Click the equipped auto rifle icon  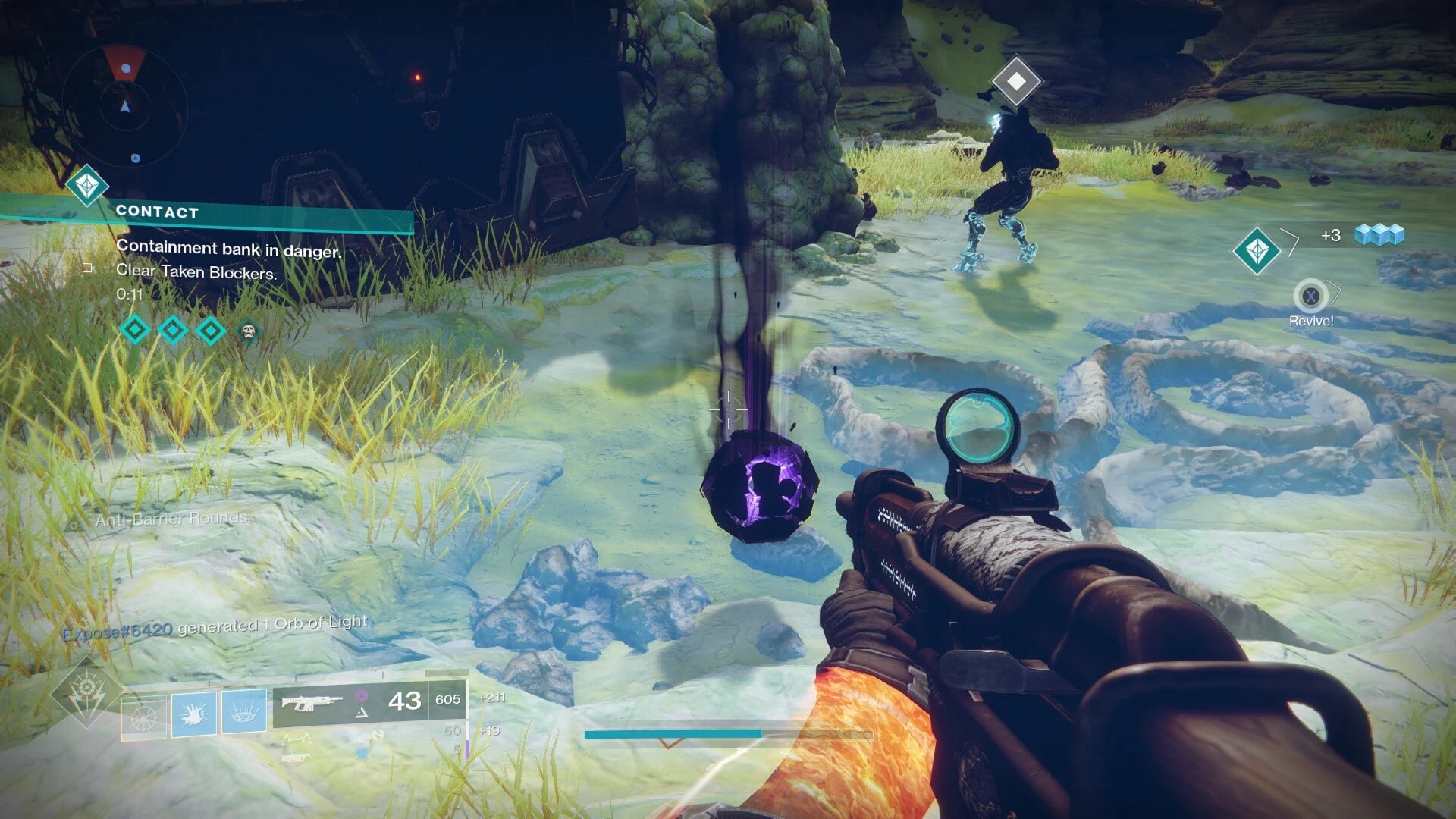pos(313,703)
